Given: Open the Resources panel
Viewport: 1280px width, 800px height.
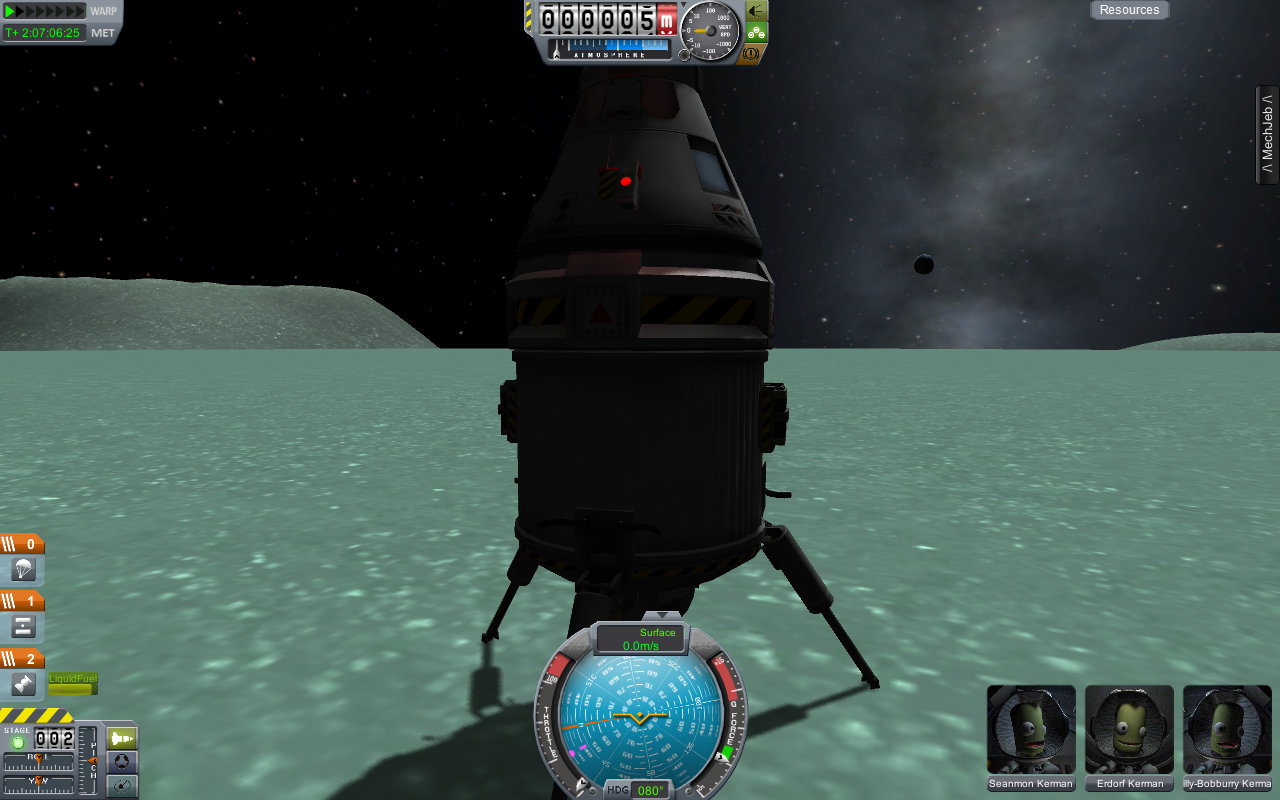Looking at the screenshot, I should (x=1129, y=10).
